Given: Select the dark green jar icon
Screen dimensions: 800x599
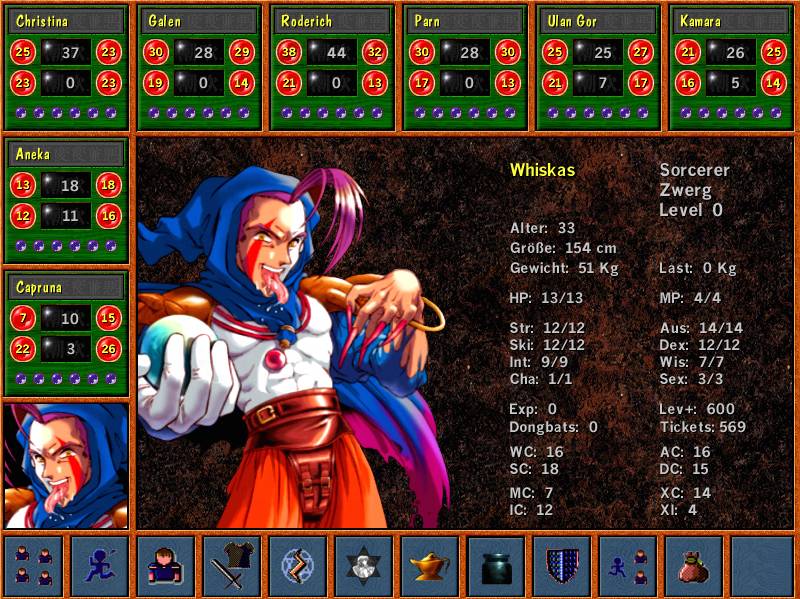Looking at the screenshot, I should tap(496, 567).
